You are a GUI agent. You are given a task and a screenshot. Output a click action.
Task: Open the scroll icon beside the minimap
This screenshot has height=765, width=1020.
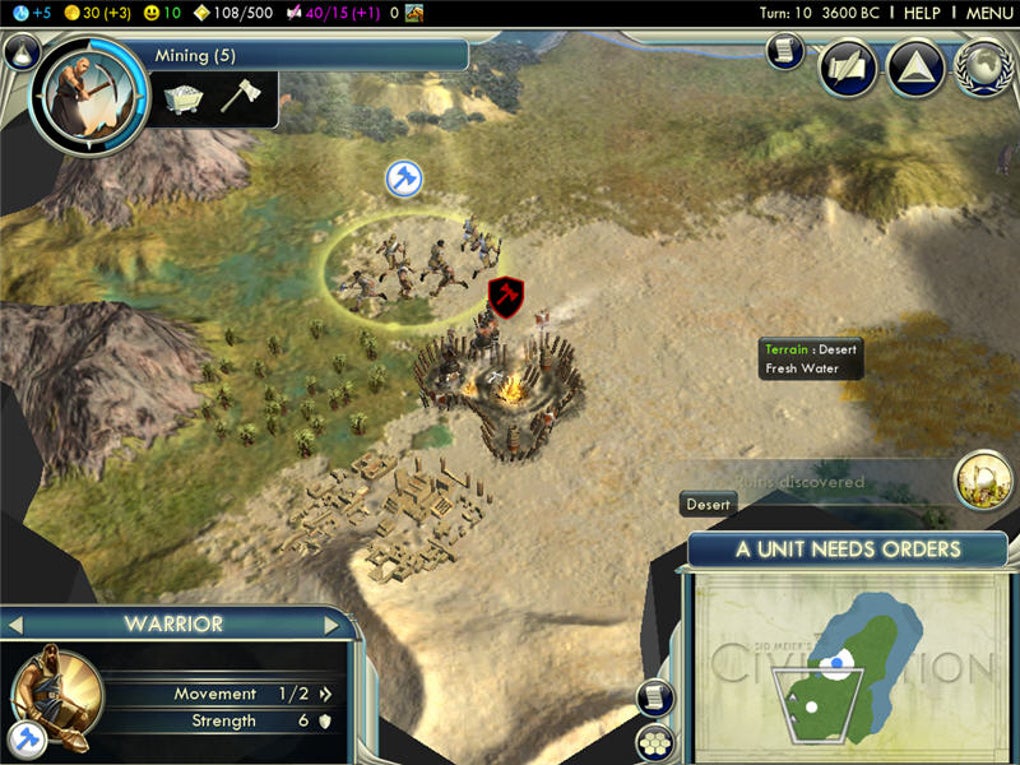click(655, 698)
